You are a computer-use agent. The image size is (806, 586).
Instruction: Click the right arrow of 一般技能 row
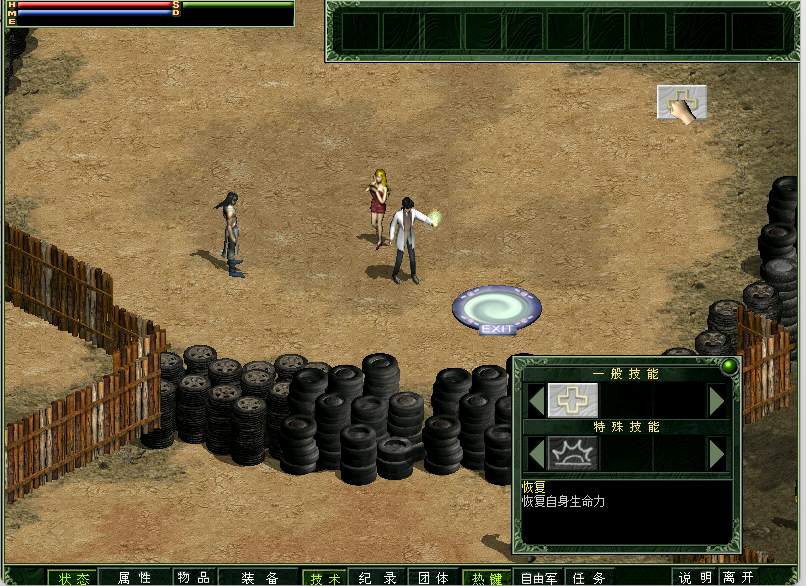coord(716,401)
